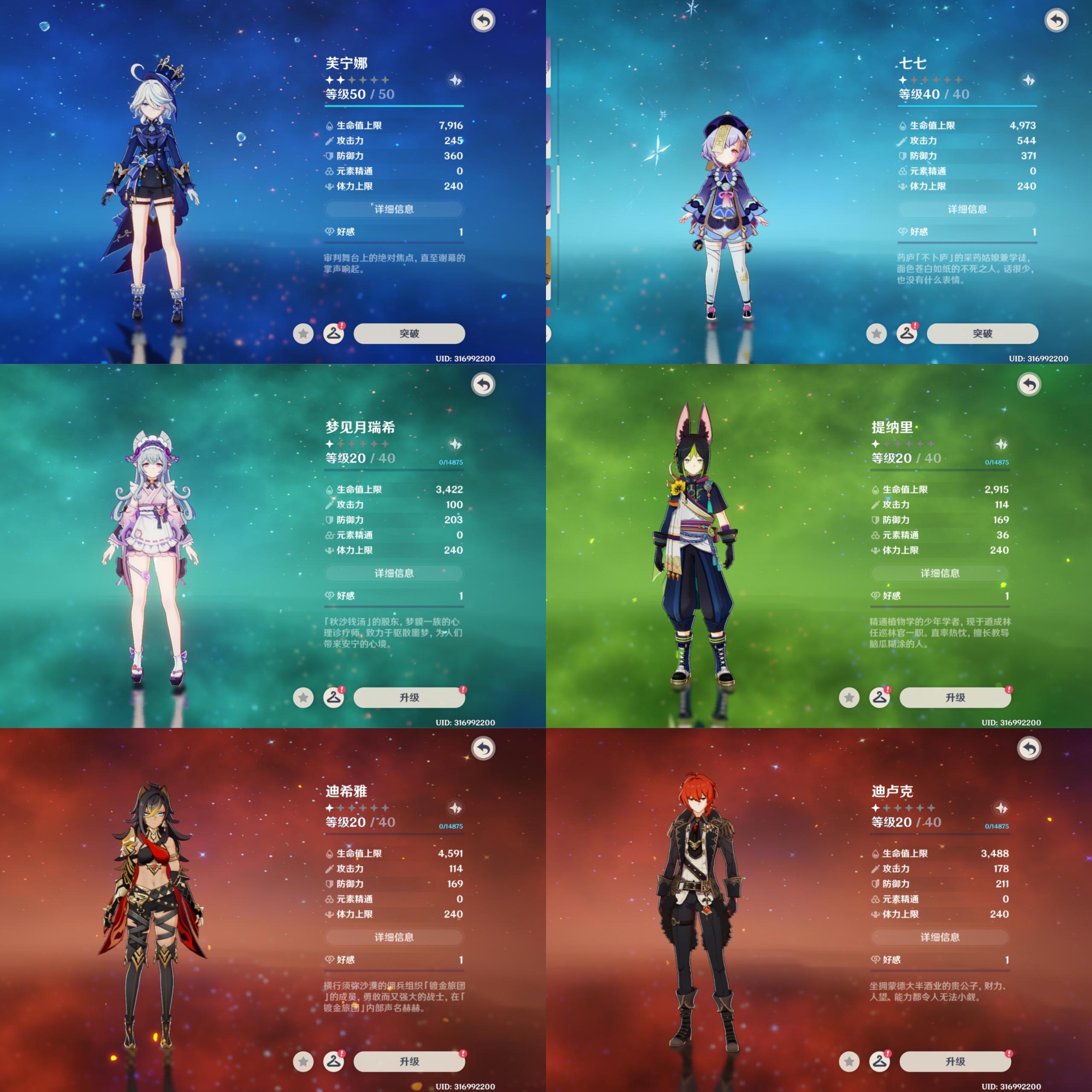Show 详细信息 for 迪希雅

point(394,937)
